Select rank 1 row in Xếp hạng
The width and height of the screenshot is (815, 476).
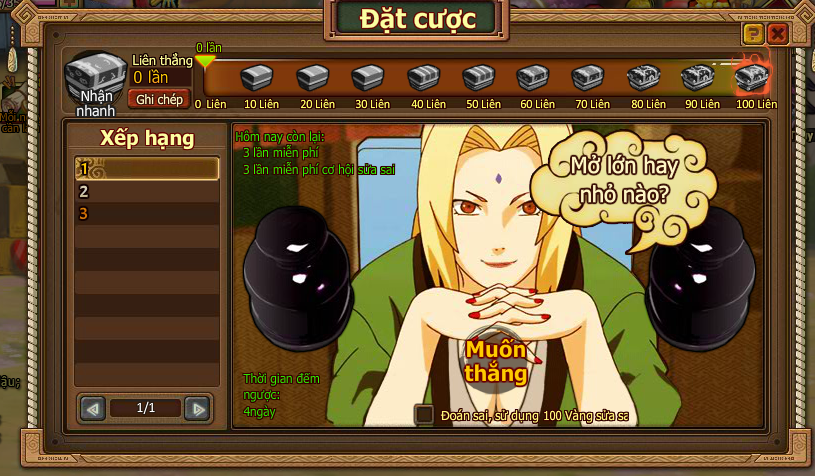148,169
